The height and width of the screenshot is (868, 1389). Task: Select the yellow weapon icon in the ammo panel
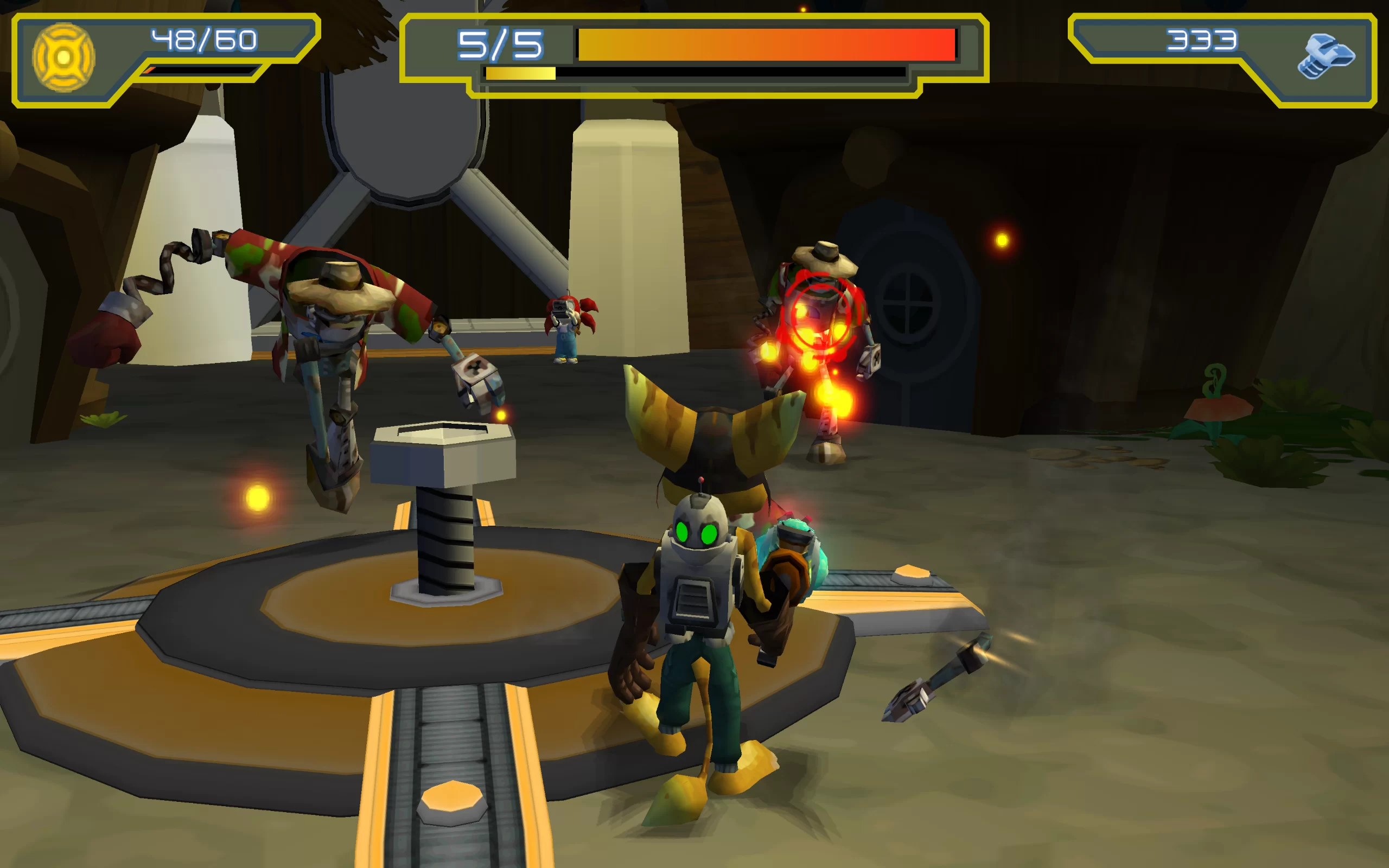click(x=63, y=58)
